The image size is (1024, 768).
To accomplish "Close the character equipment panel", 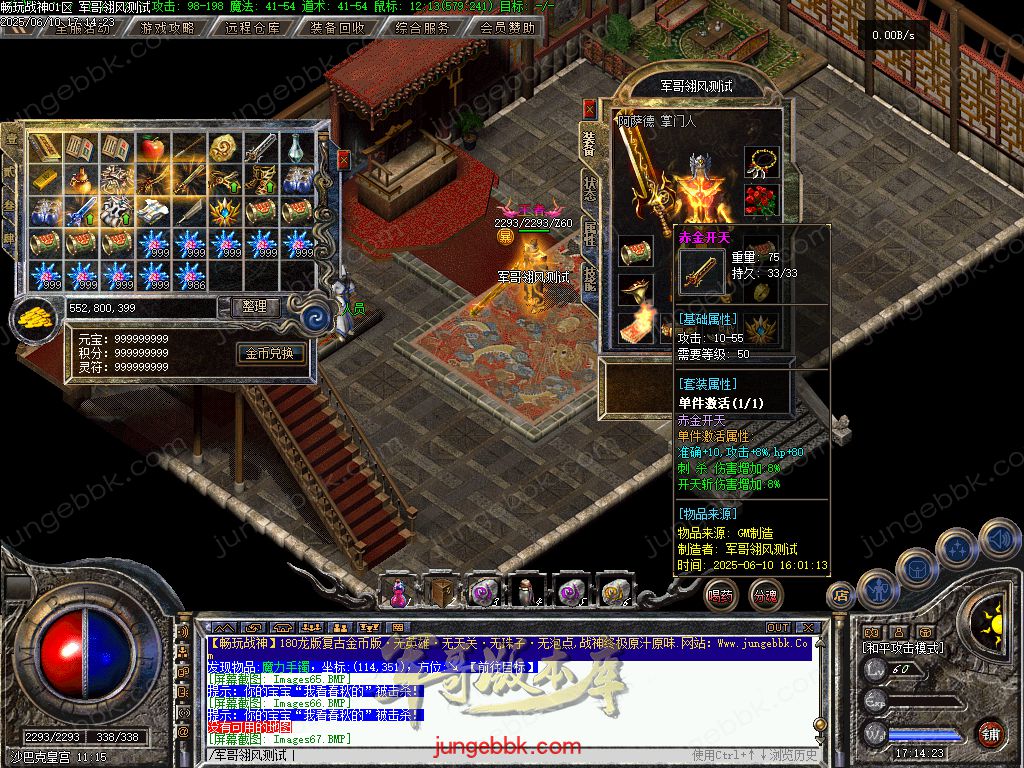I will (589, 108).
